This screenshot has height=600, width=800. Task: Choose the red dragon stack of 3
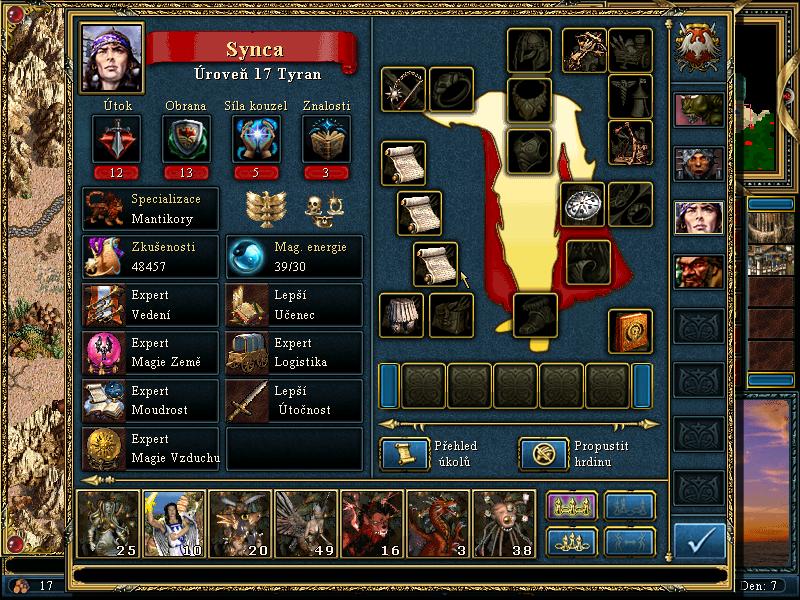coord(438,522)
